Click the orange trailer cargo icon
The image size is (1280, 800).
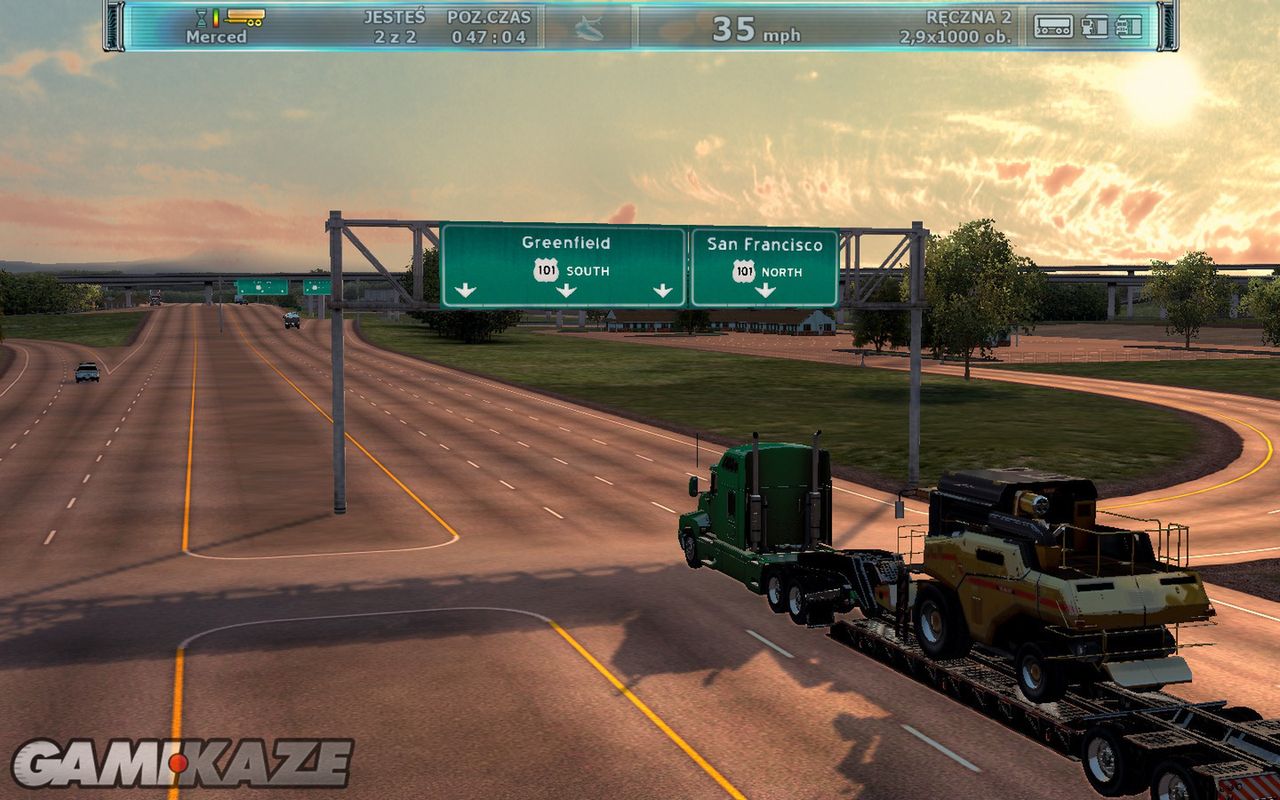coord(245,16)
